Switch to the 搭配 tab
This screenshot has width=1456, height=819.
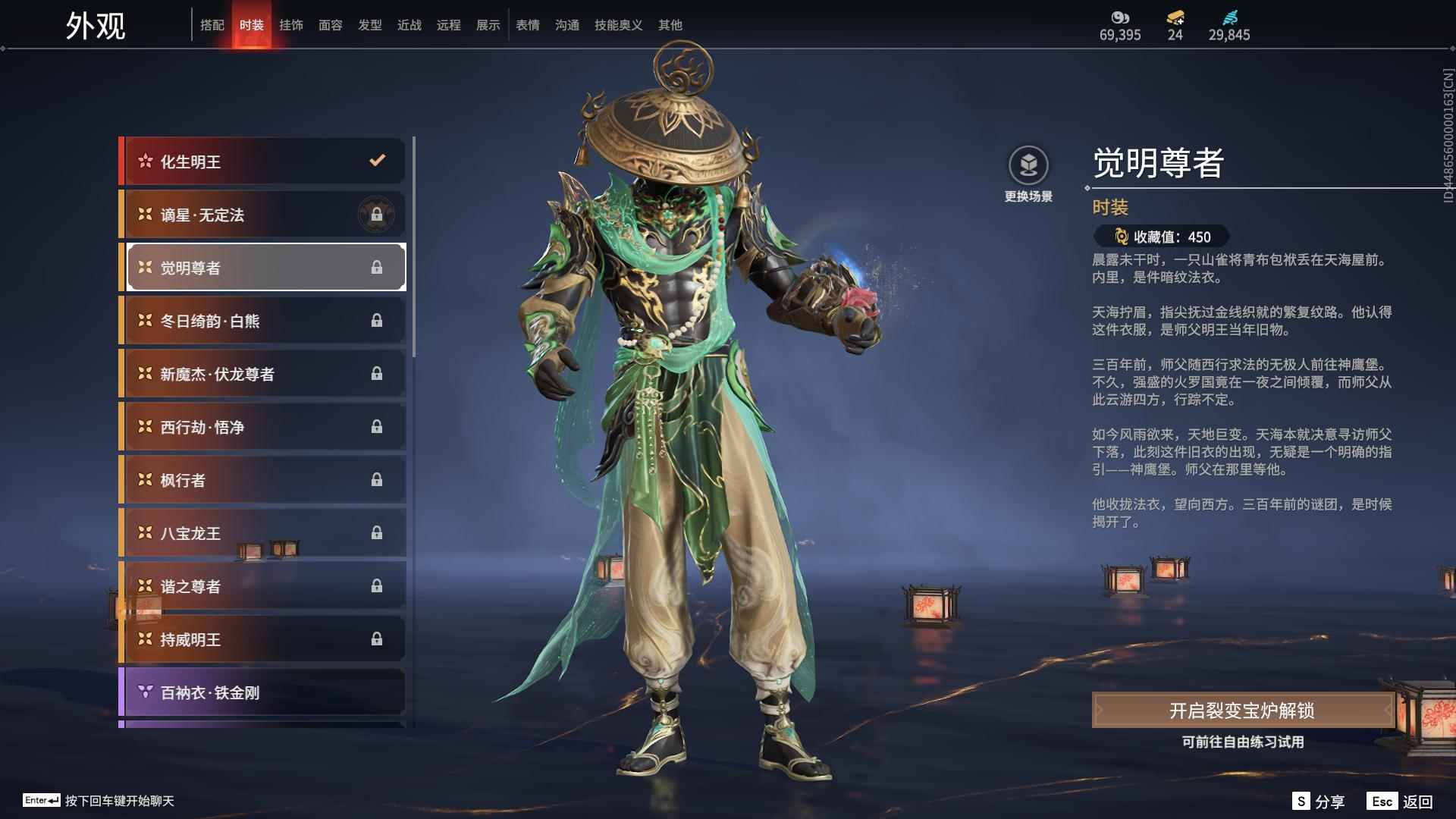(212, 25)
